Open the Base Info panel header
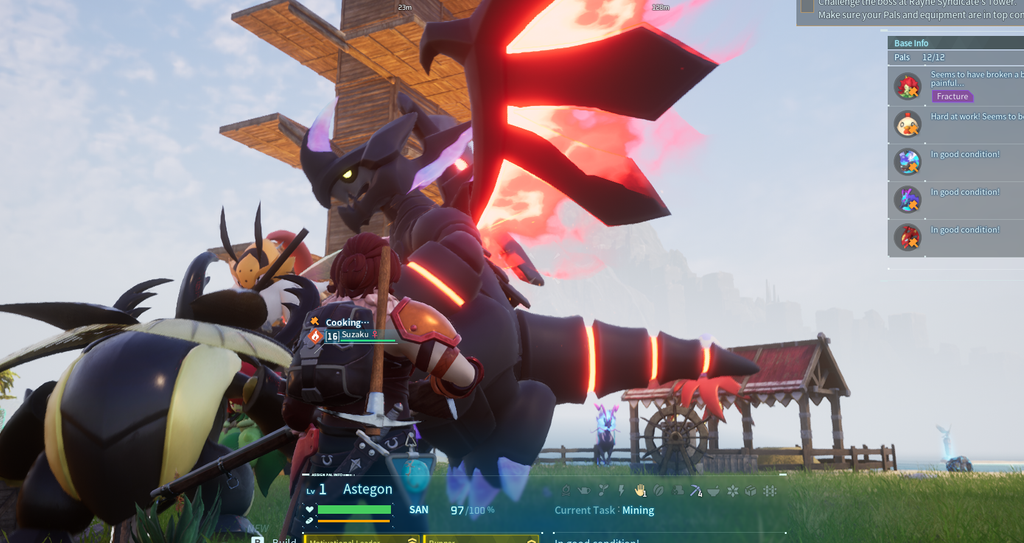 click(911, 43)
